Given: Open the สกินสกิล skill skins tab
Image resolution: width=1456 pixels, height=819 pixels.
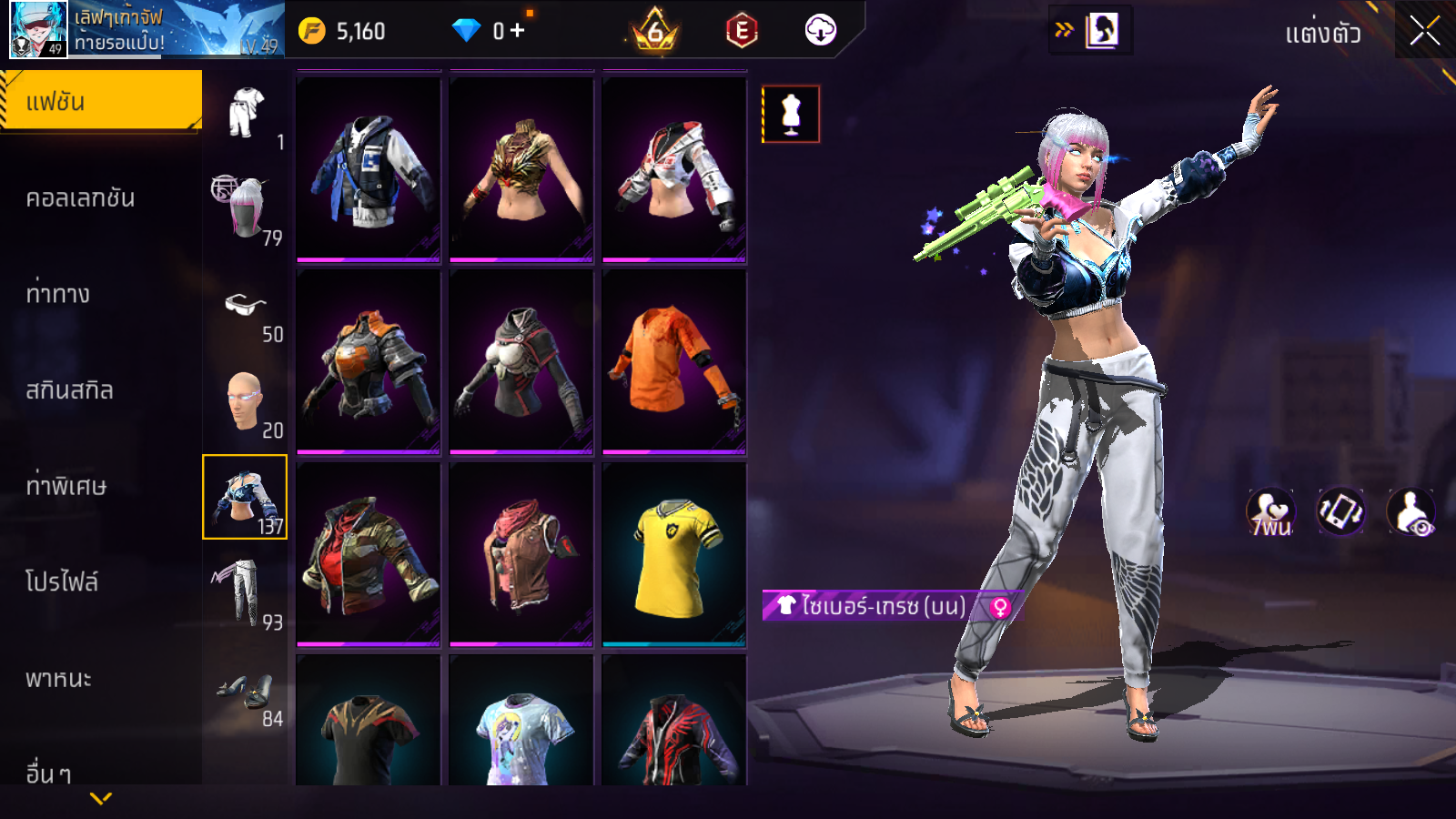Looking at the screenshot, I should point(70,390).
